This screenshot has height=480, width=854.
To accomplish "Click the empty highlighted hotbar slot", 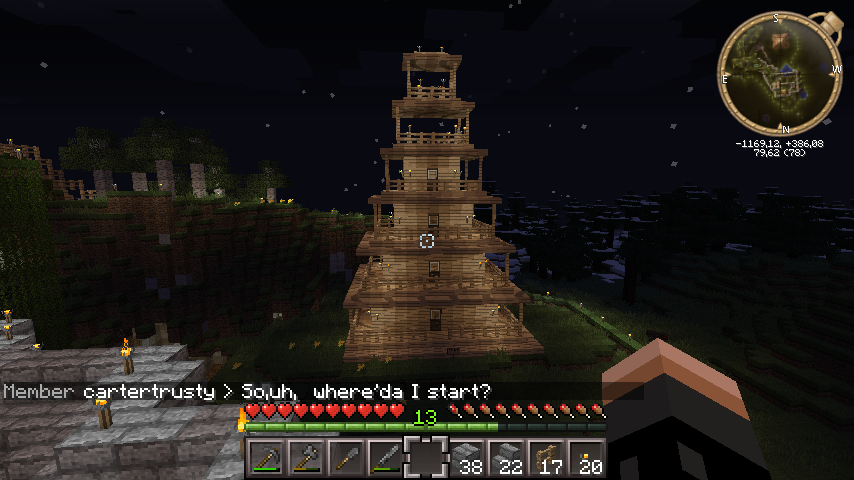I will tap(426, 460).
